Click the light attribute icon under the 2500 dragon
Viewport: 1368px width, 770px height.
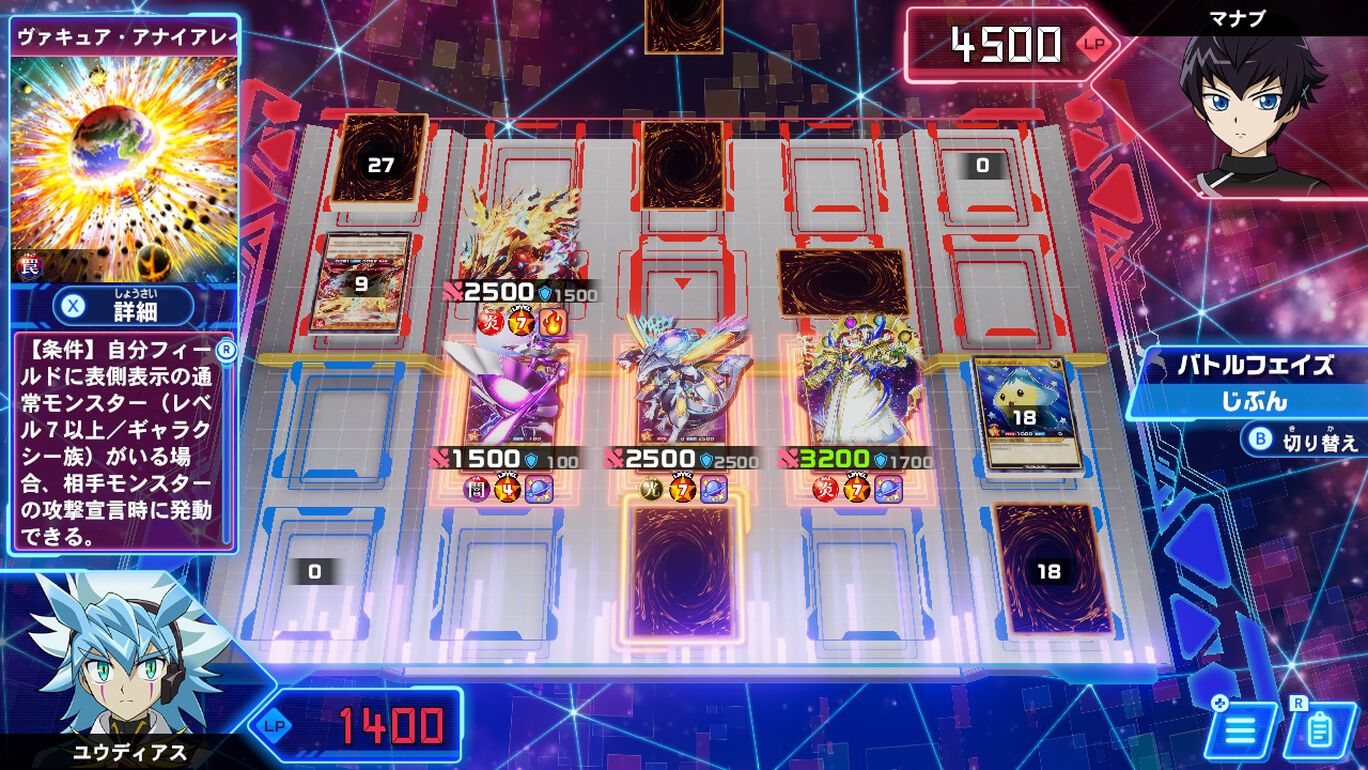click(x=649, y=488)
